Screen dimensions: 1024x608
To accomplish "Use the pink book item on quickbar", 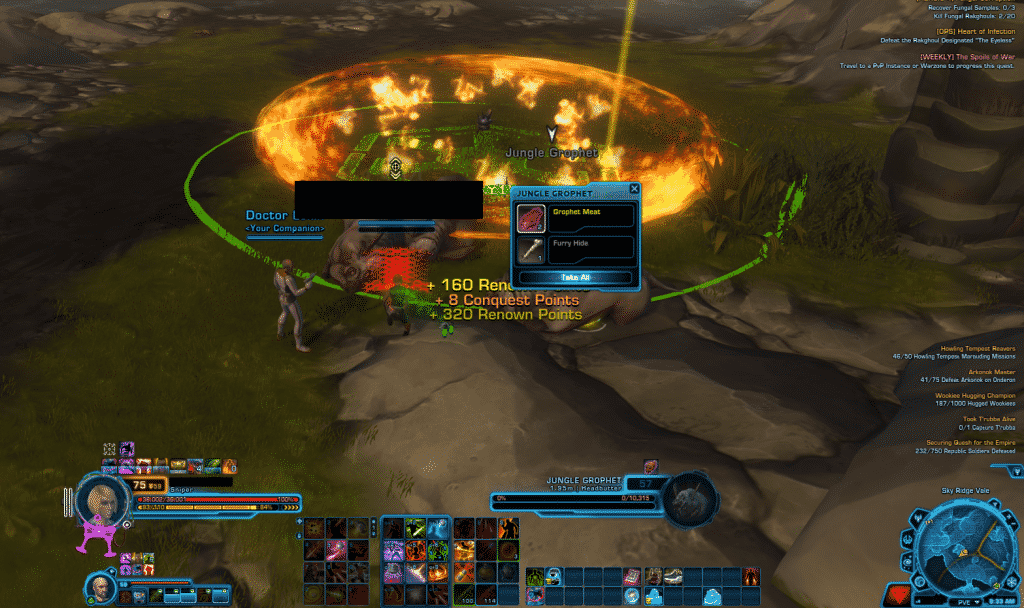I will coord(632,577).
